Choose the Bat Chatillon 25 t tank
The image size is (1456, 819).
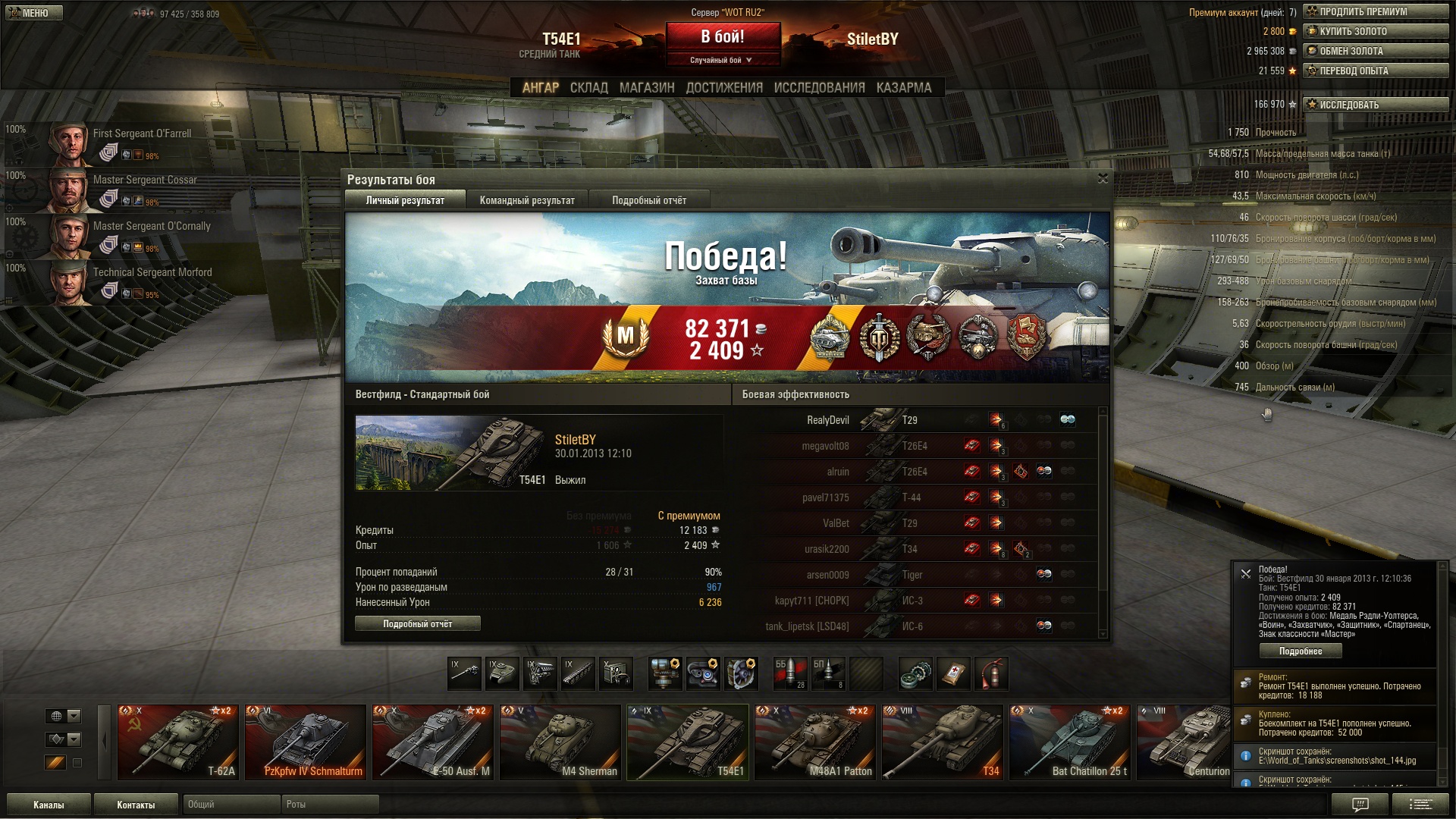click(x=1069, y=742)
